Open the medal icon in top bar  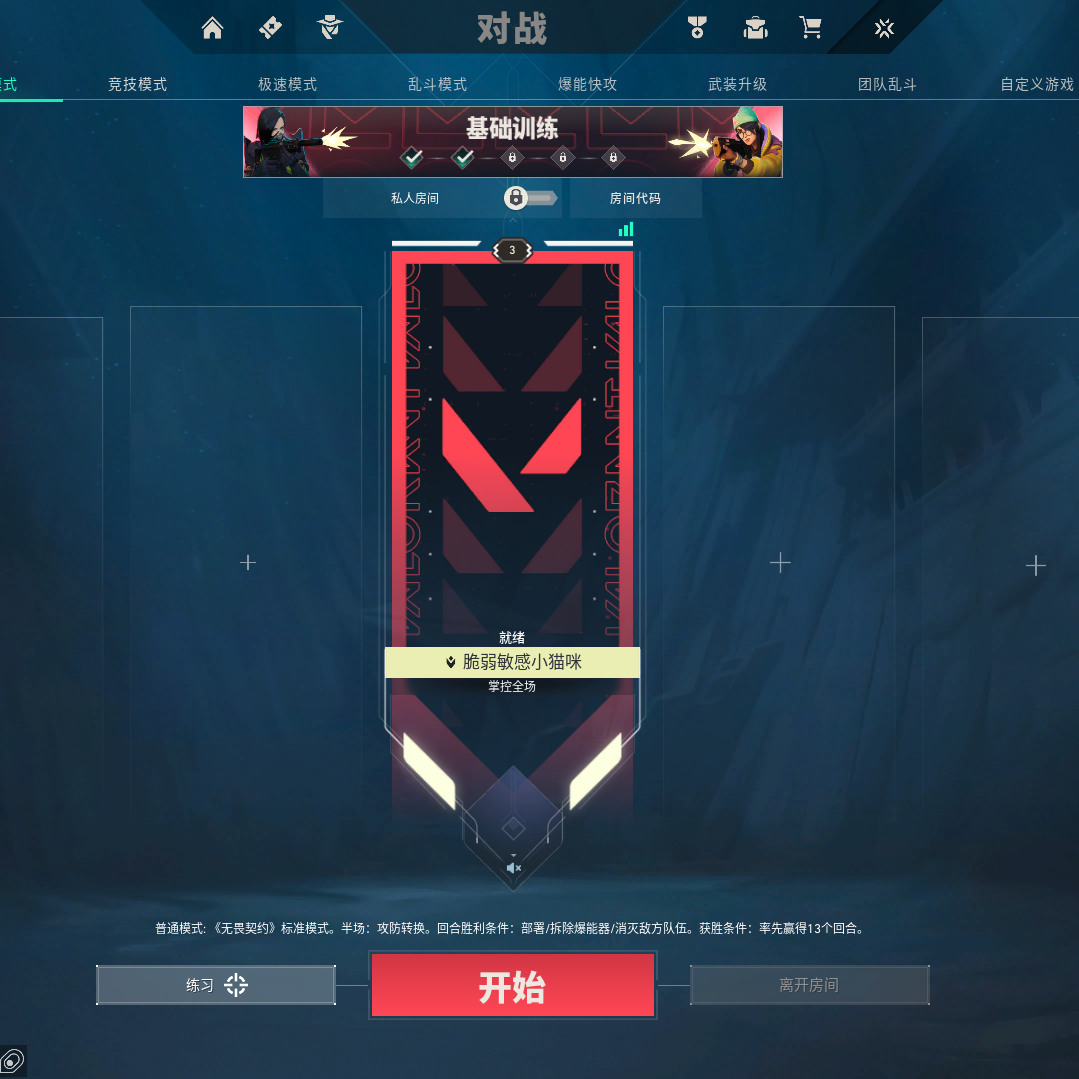coord(697,28)
